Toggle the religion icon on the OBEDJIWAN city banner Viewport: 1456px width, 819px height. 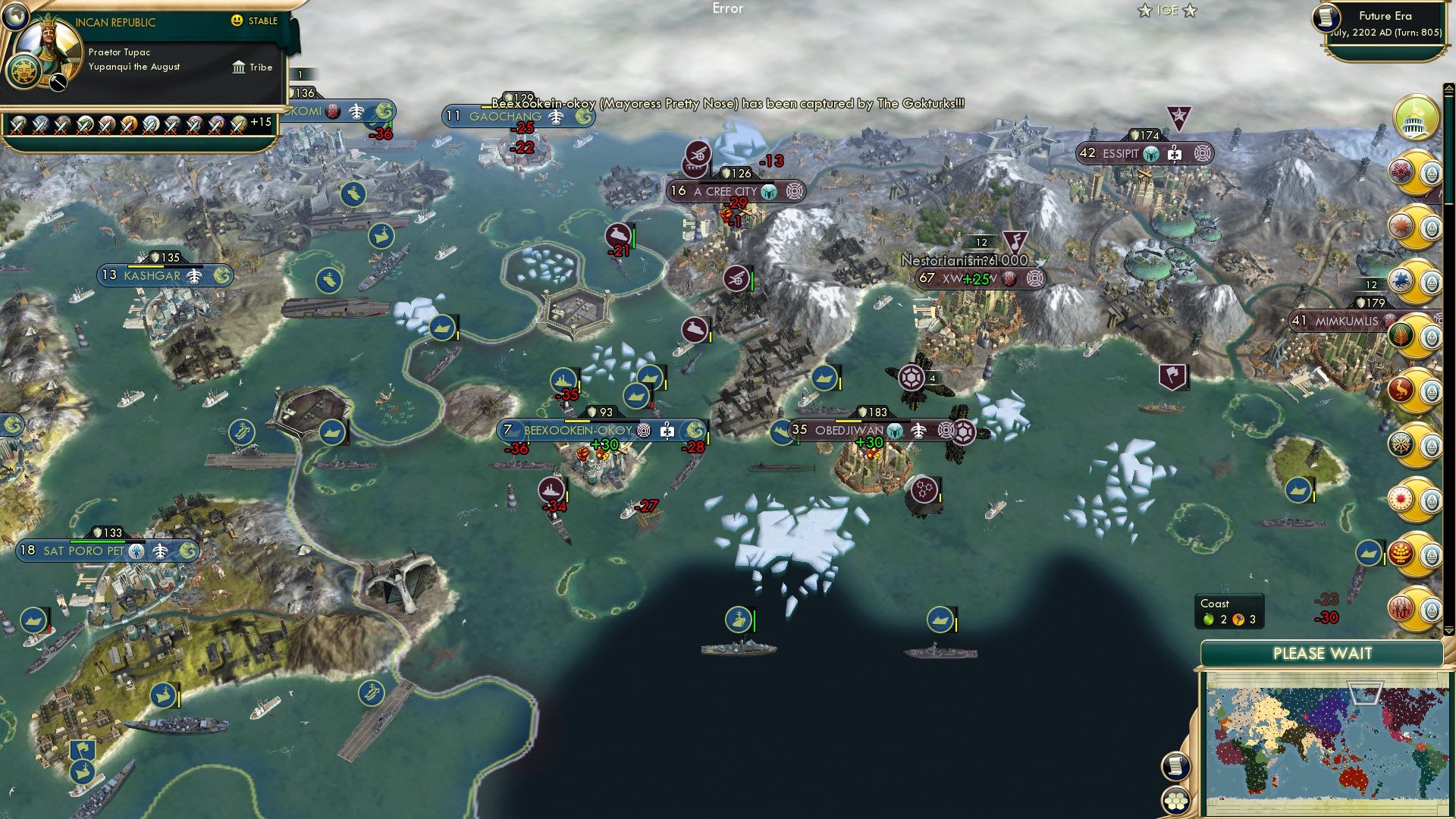894,431
